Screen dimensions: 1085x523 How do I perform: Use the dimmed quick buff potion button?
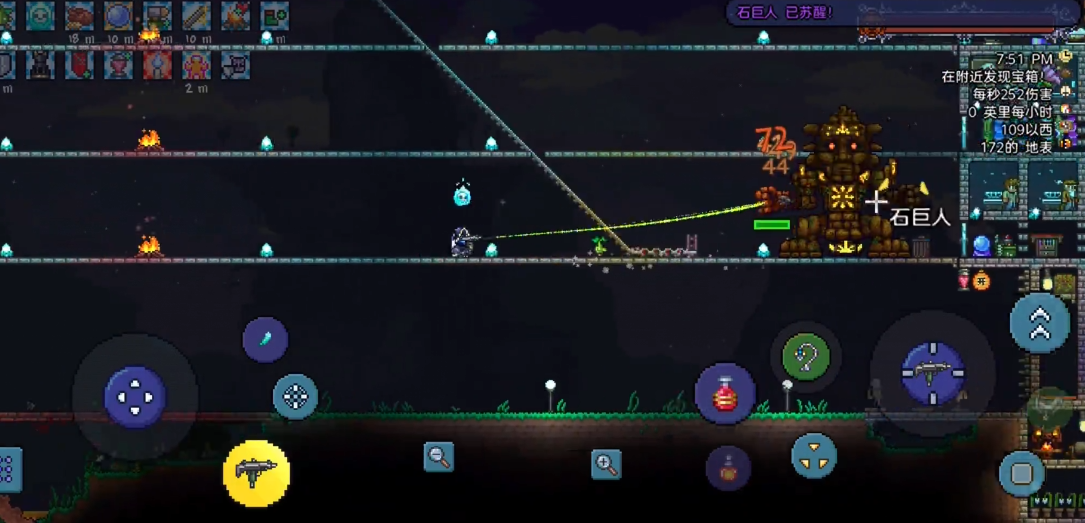click(x=728, y=467)
